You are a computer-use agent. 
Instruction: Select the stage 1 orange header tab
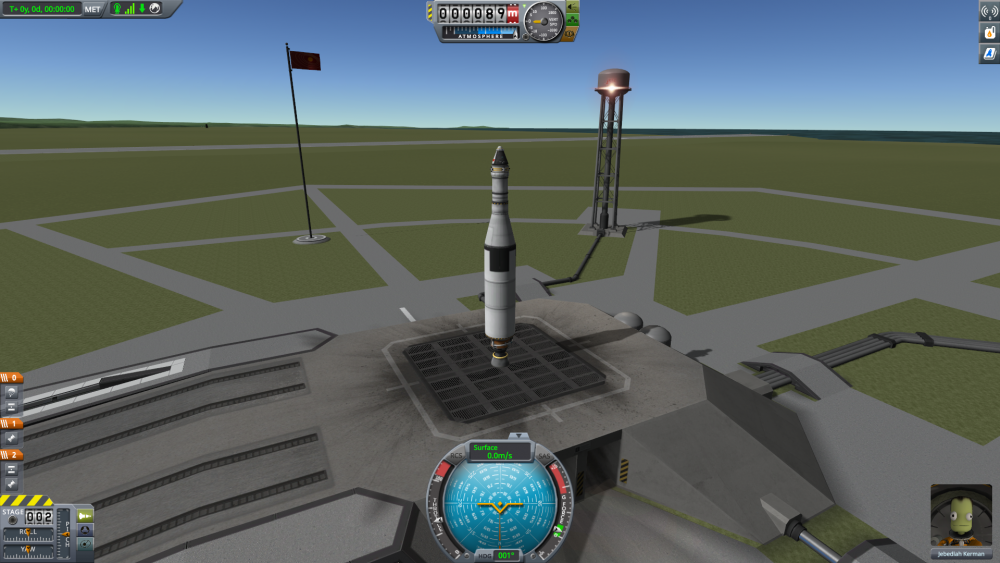(11, 423)
